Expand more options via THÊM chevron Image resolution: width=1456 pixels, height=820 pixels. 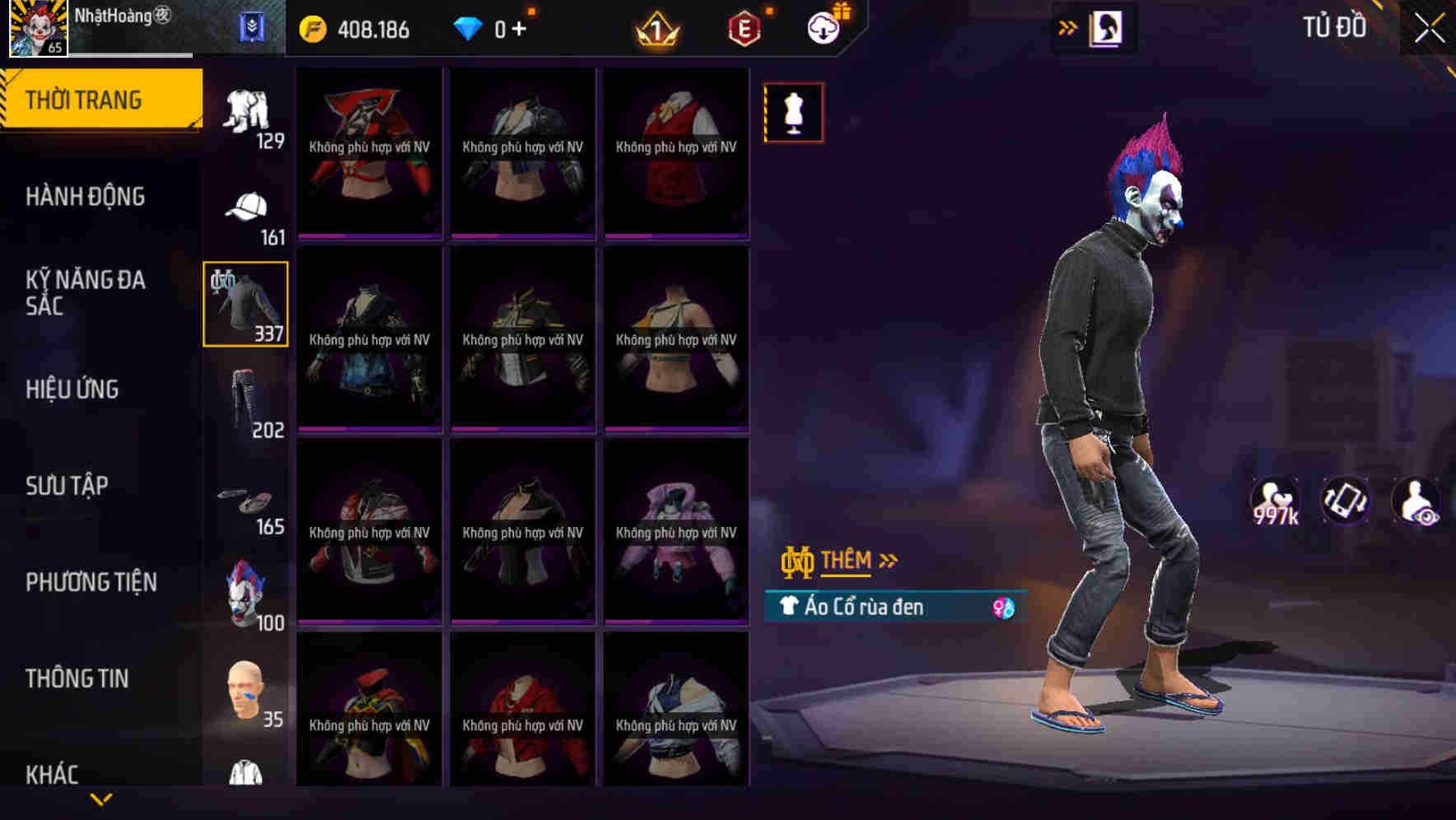click(888, 560)
